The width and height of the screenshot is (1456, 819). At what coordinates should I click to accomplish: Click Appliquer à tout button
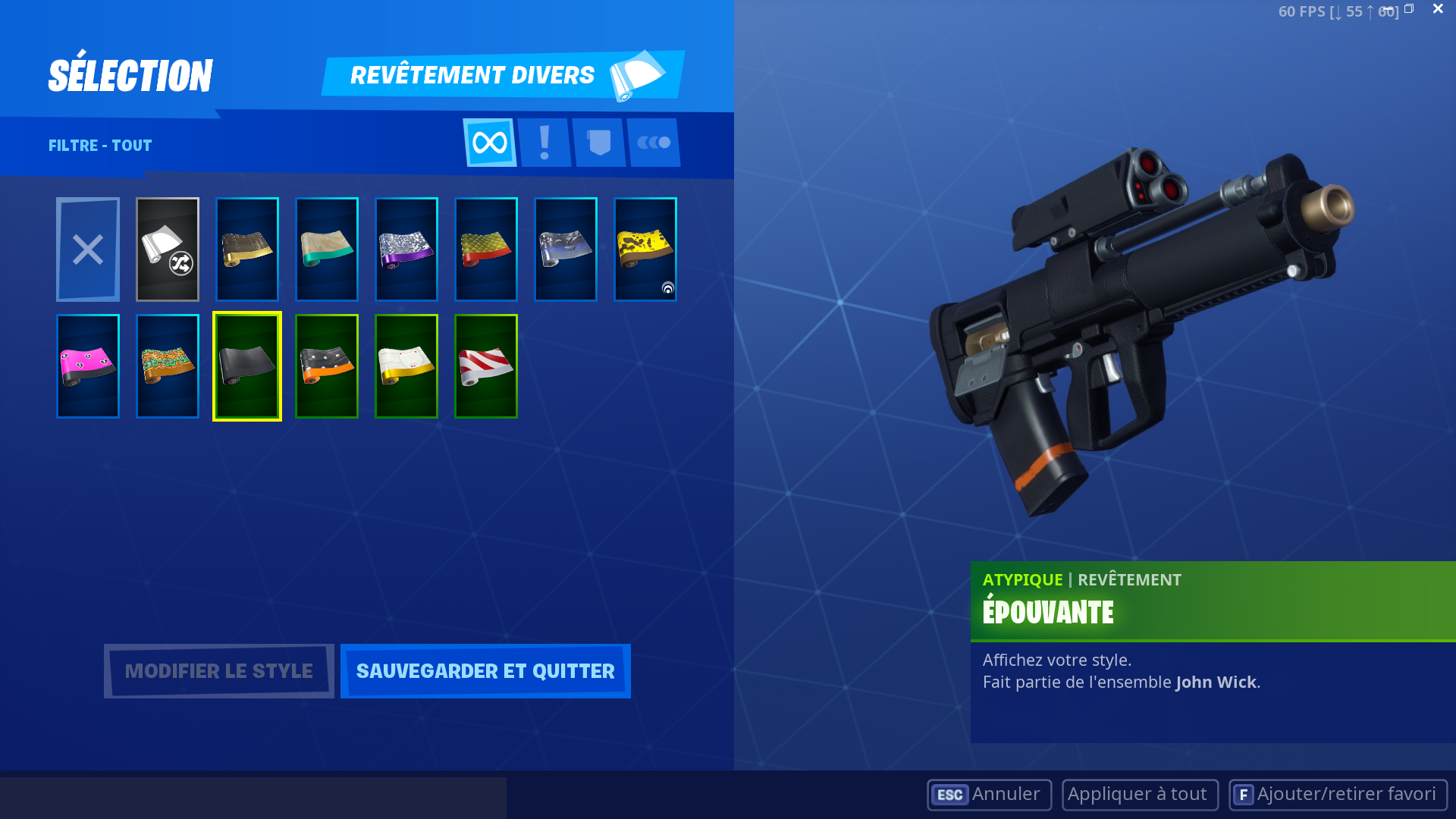tap(1140, 794)
